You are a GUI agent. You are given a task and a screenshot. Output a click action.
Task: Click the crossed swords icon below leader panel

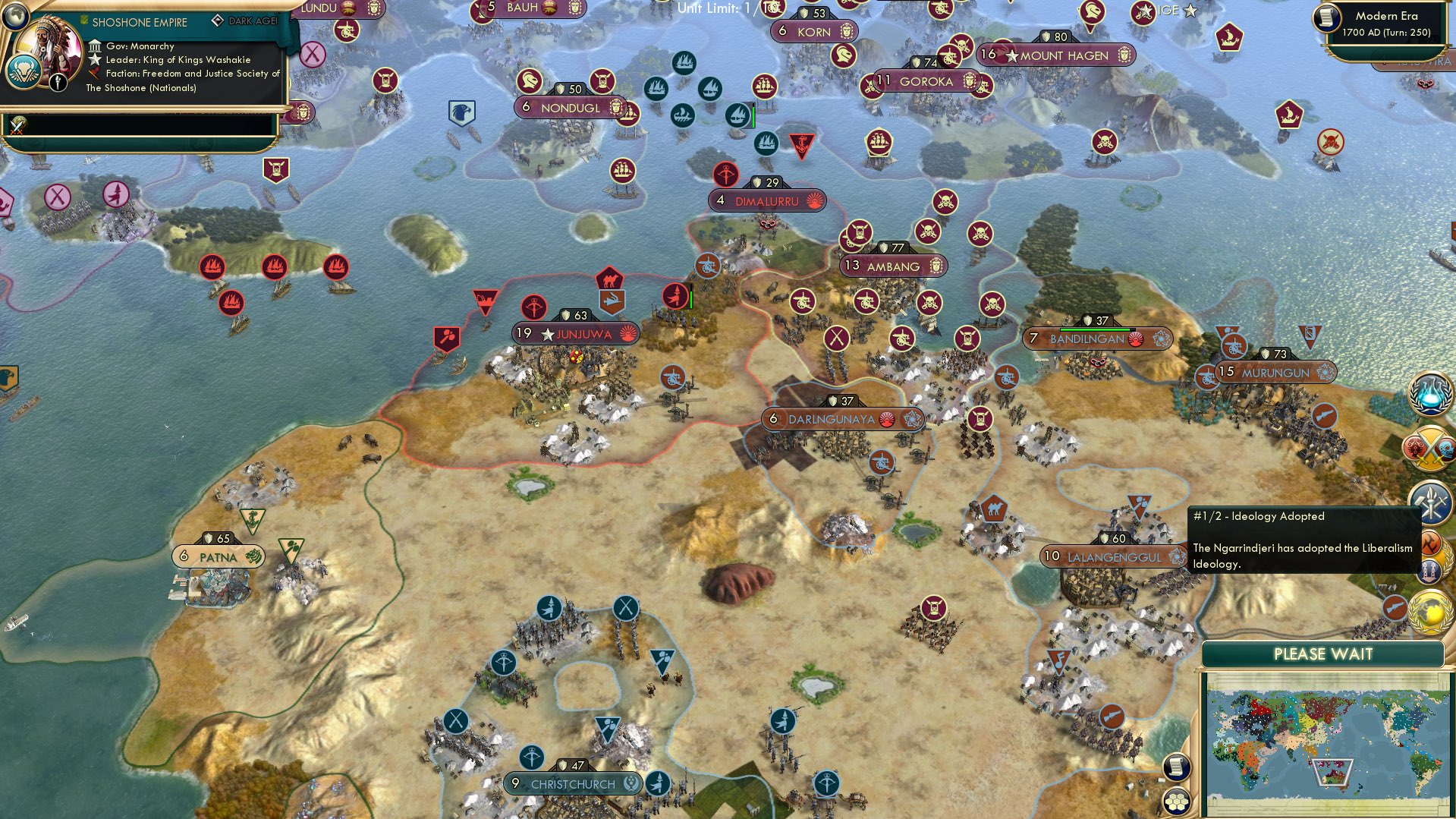17,125
